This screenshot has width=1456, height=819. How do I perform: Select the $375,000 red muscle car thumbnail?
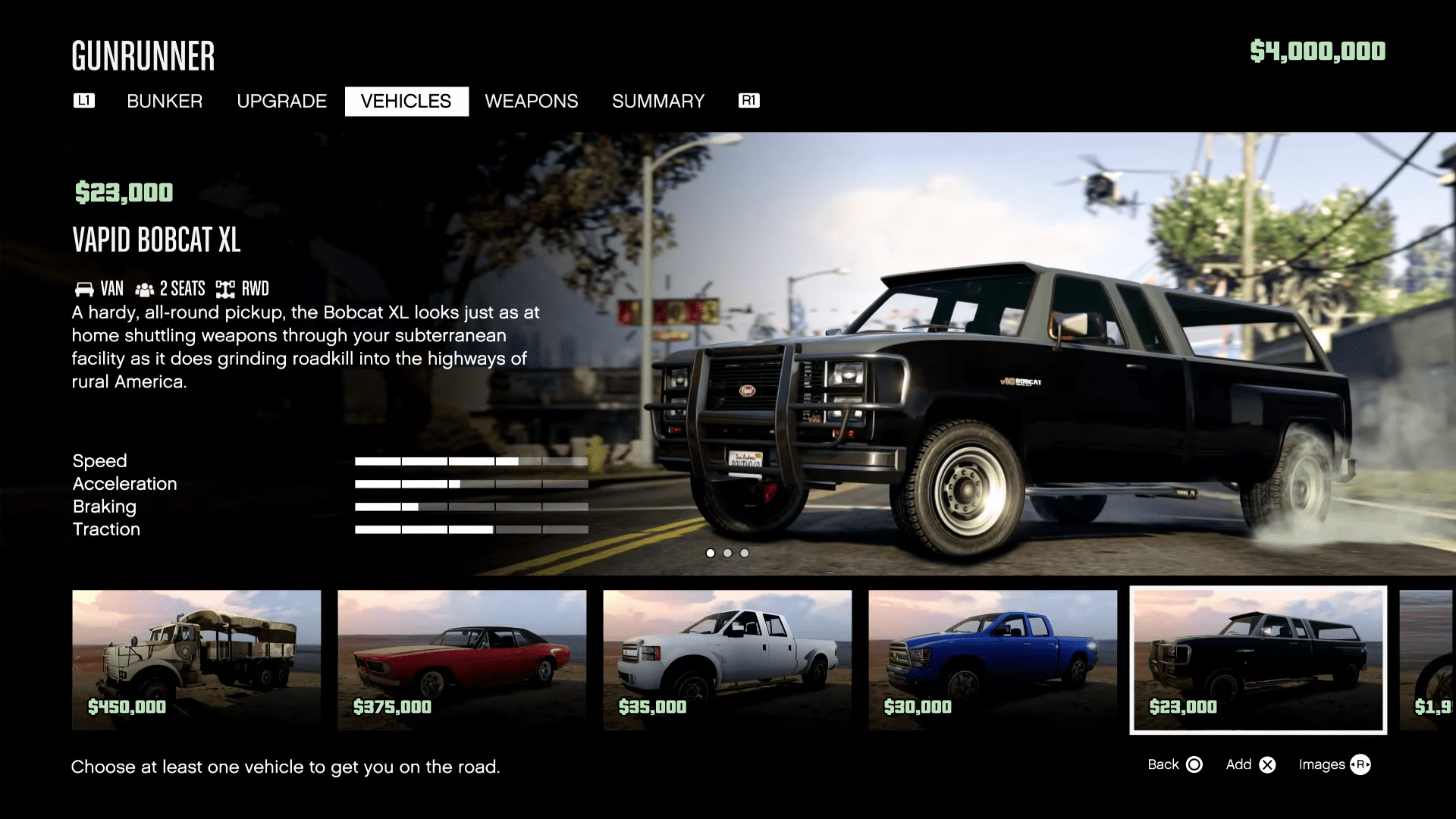(462, 660)
